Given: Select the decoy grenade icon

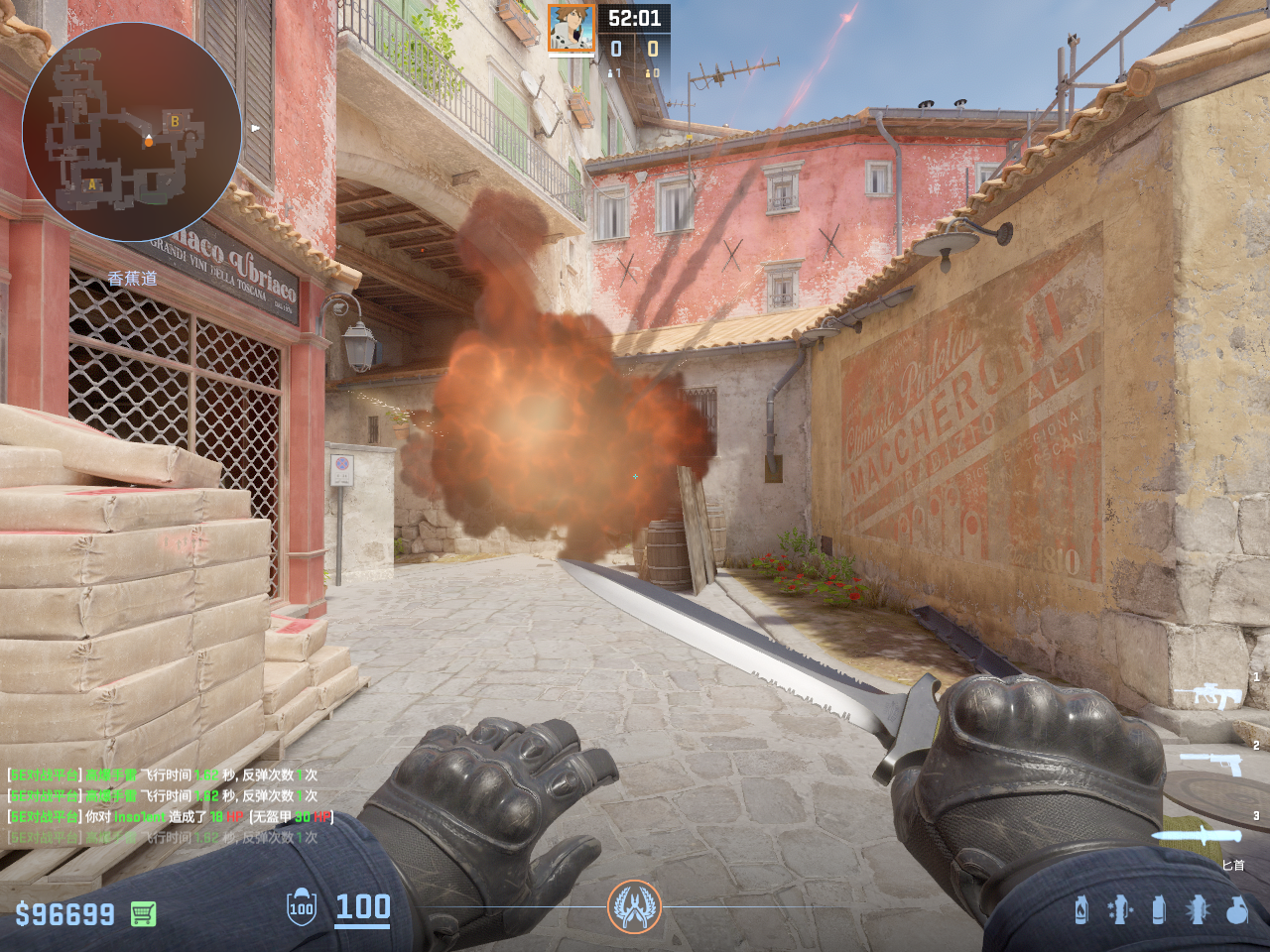Looking at the screenshot, I should [1119, 909].
